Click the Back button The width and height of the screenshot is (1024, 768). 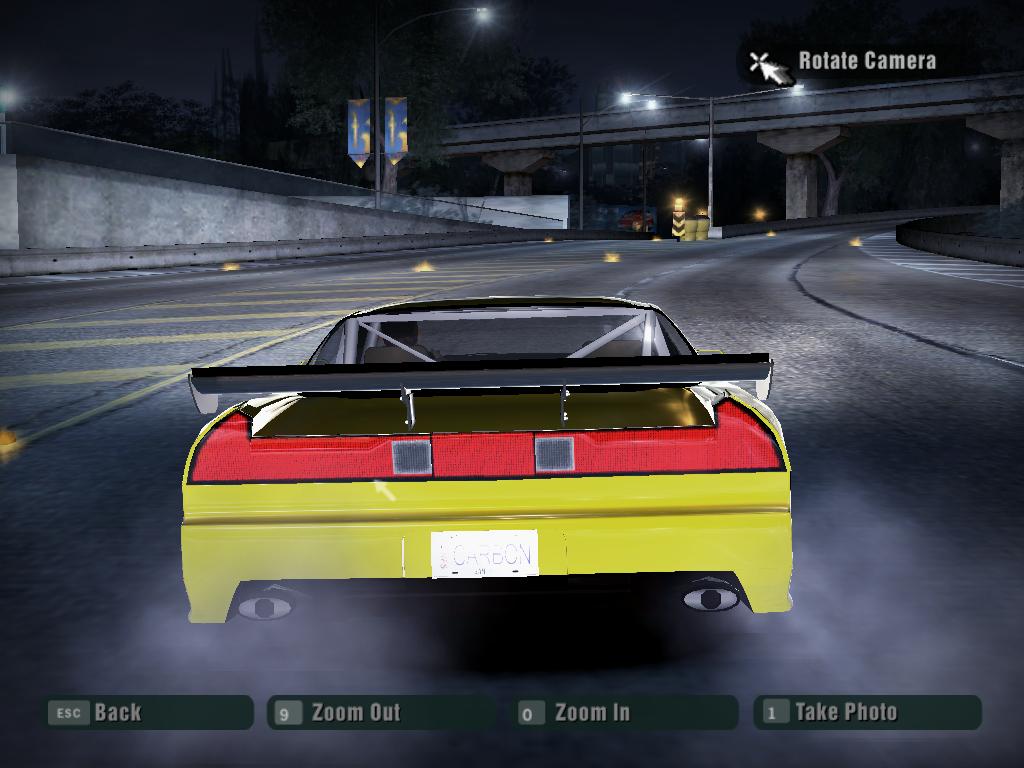point(148,713)
